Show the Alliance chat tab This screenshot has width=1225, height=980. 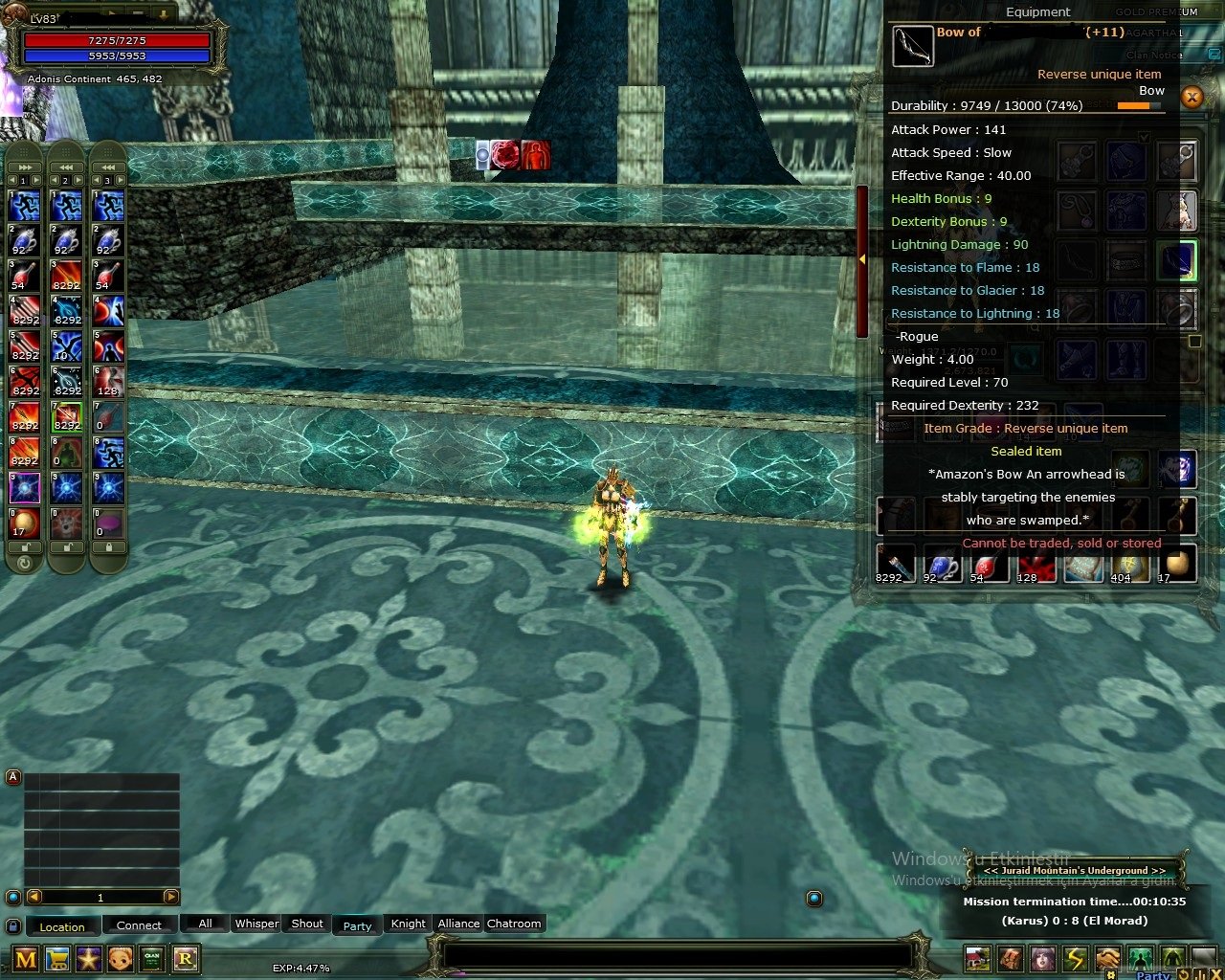click(x=458, y=924)
